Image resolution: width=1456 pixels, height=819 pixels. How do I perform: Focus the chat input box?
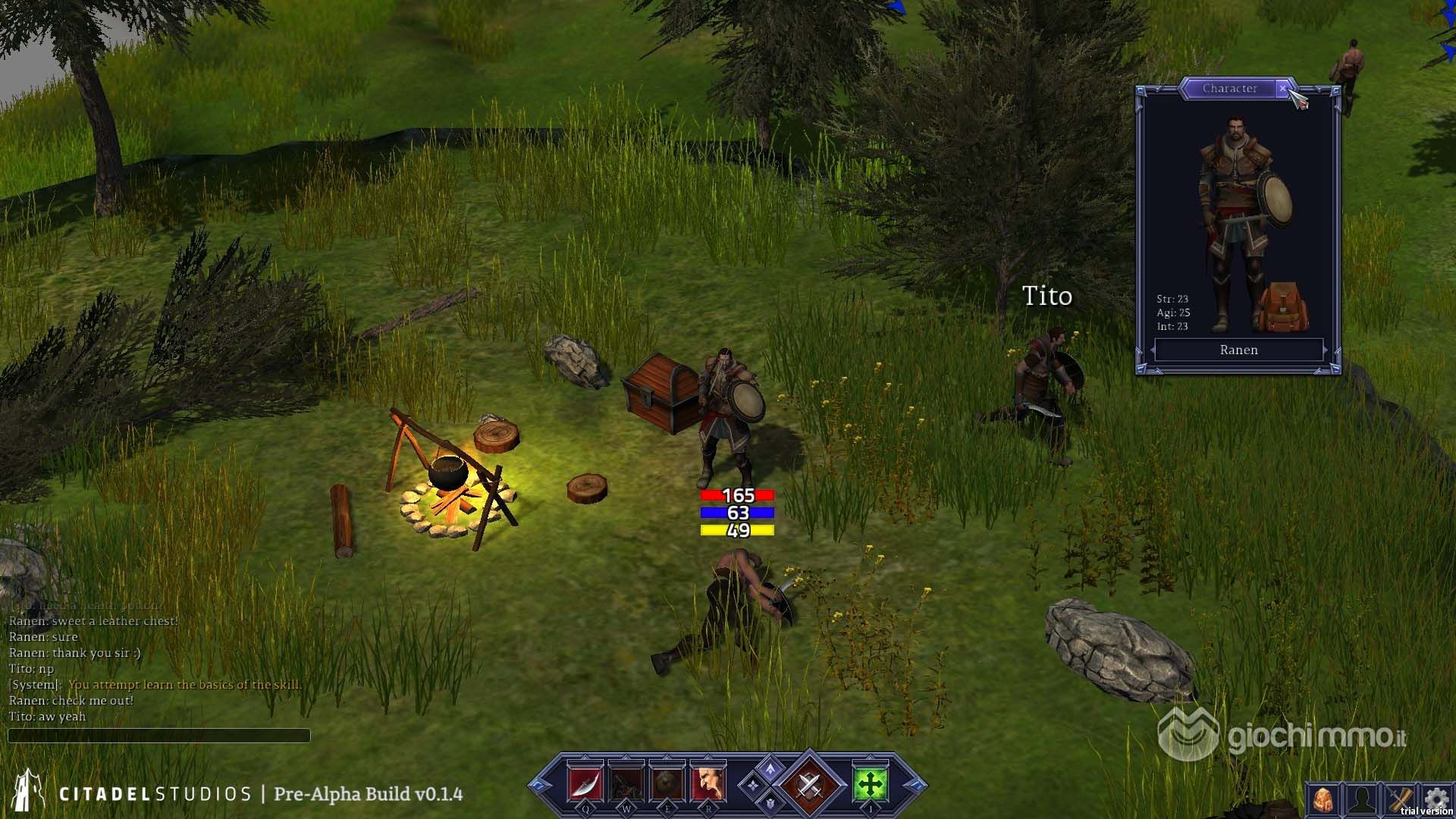click(x=158, y=736)
